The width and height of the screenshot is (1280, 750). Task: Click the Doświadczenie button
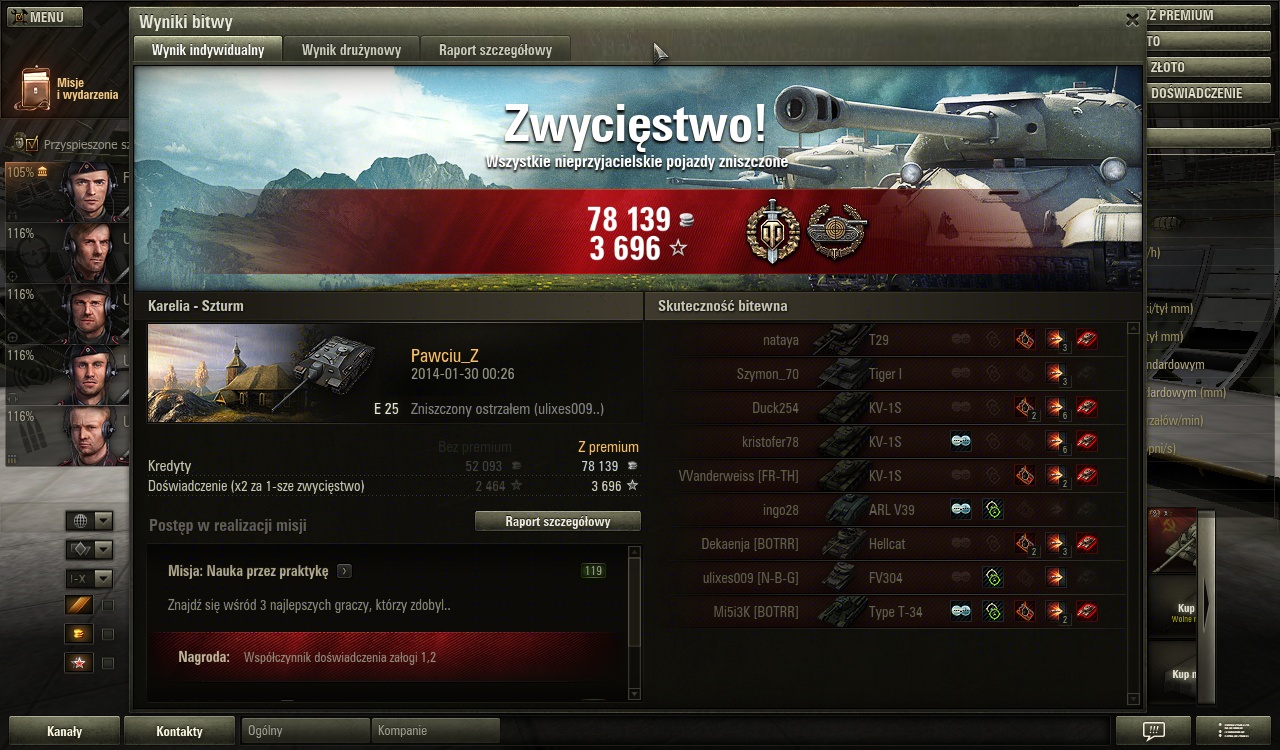coord(1195,93)
